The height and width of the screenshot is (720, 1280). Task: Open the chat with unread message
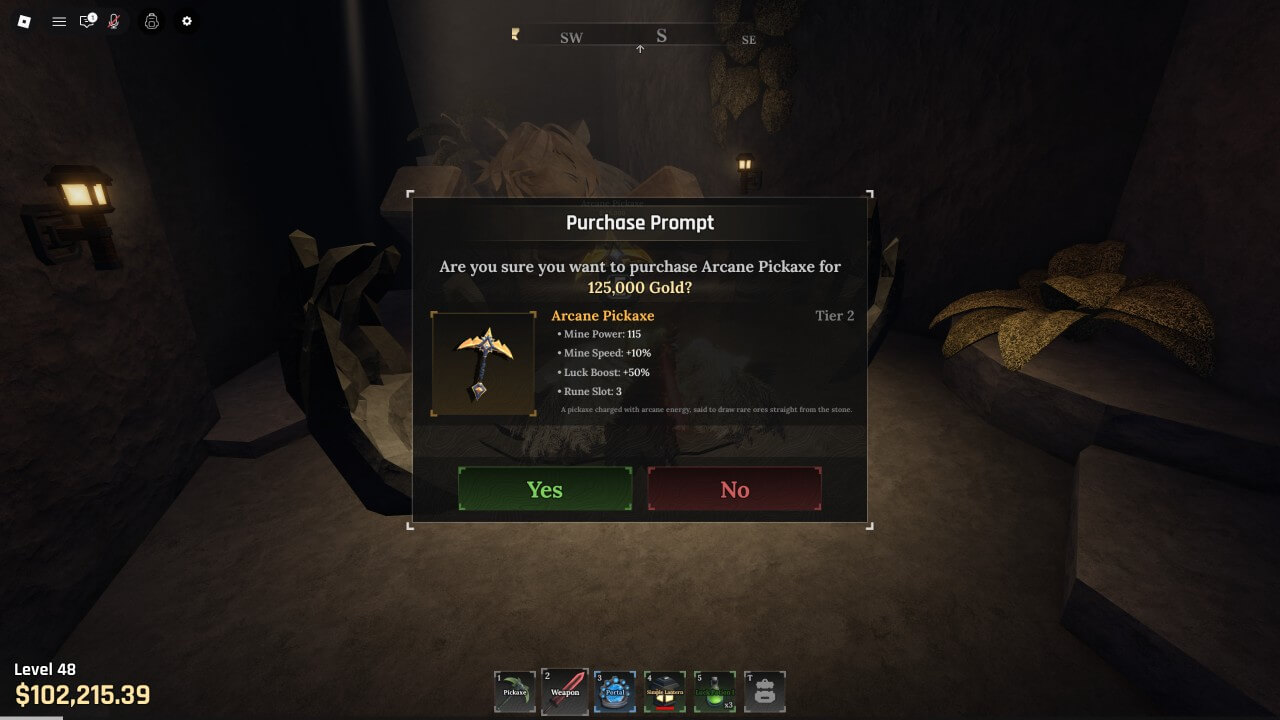click(x=87, y=21)
